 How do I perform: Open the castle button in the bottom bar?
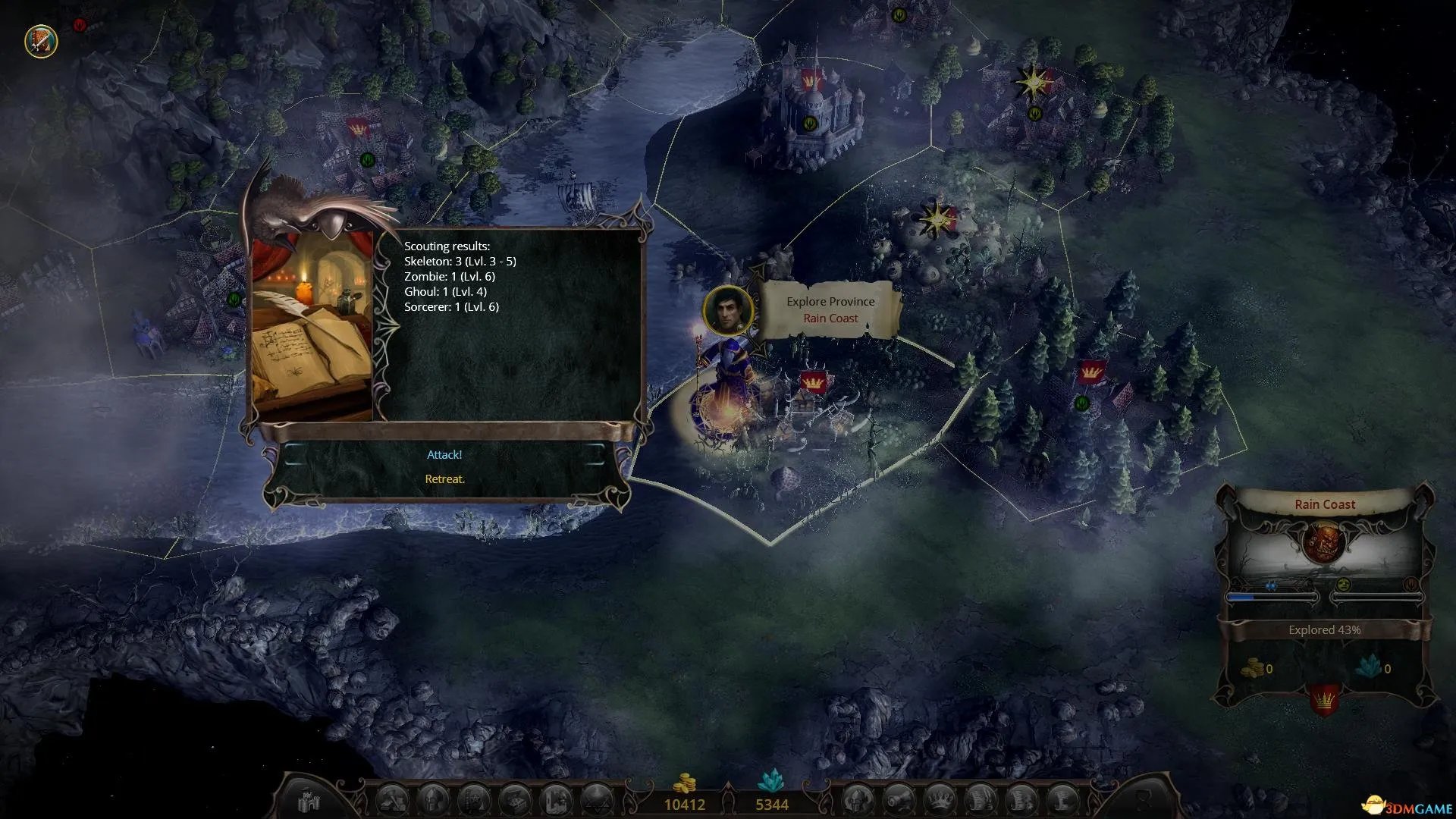309,801
